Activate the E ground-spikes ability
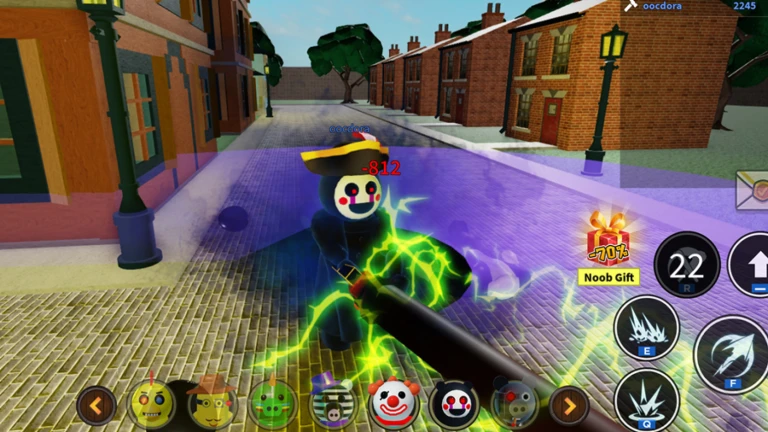The image size is (768, 432). [x=646, y=328]
